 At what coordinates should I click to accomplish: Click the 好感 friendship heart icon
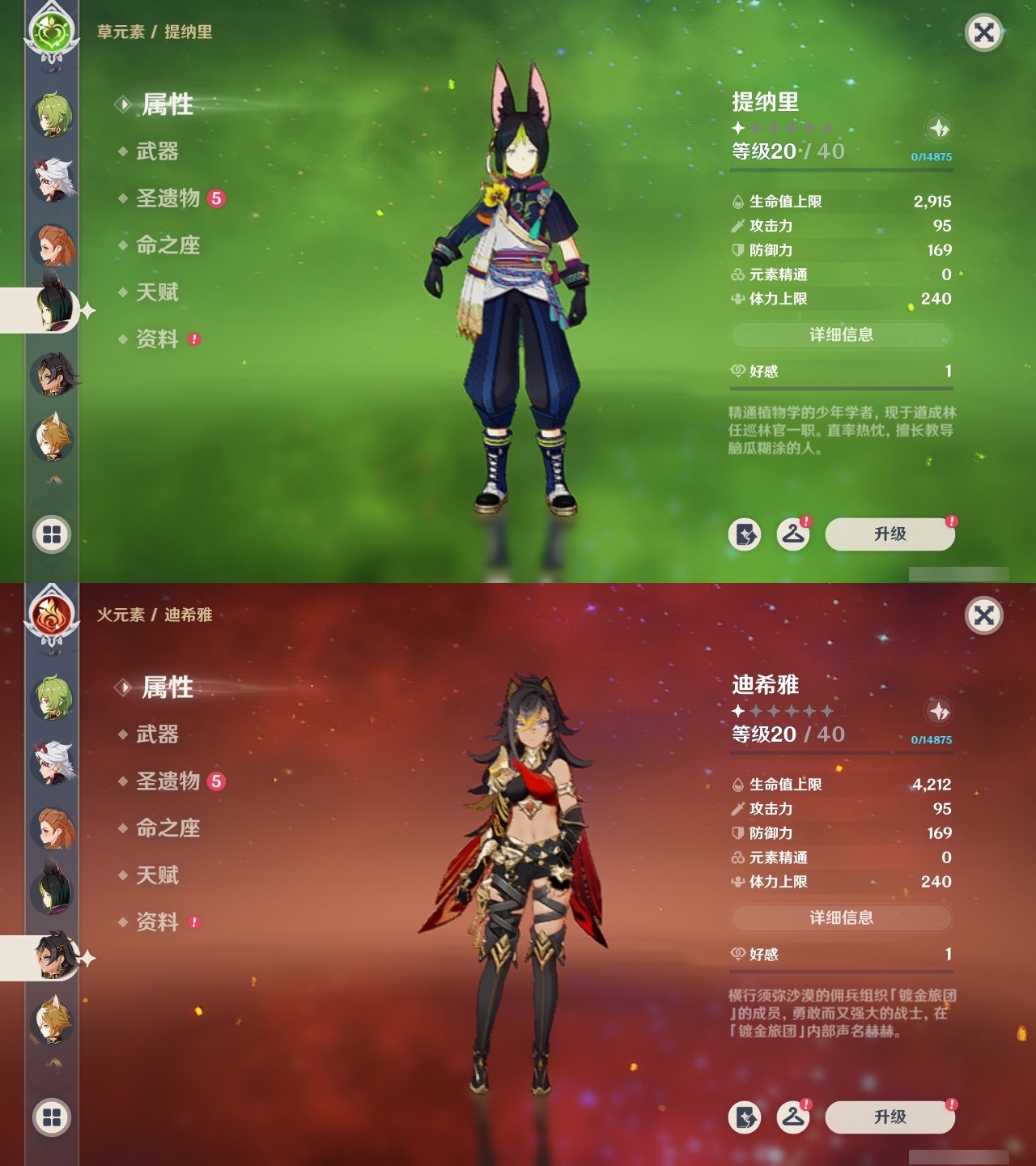click(737, 372)
